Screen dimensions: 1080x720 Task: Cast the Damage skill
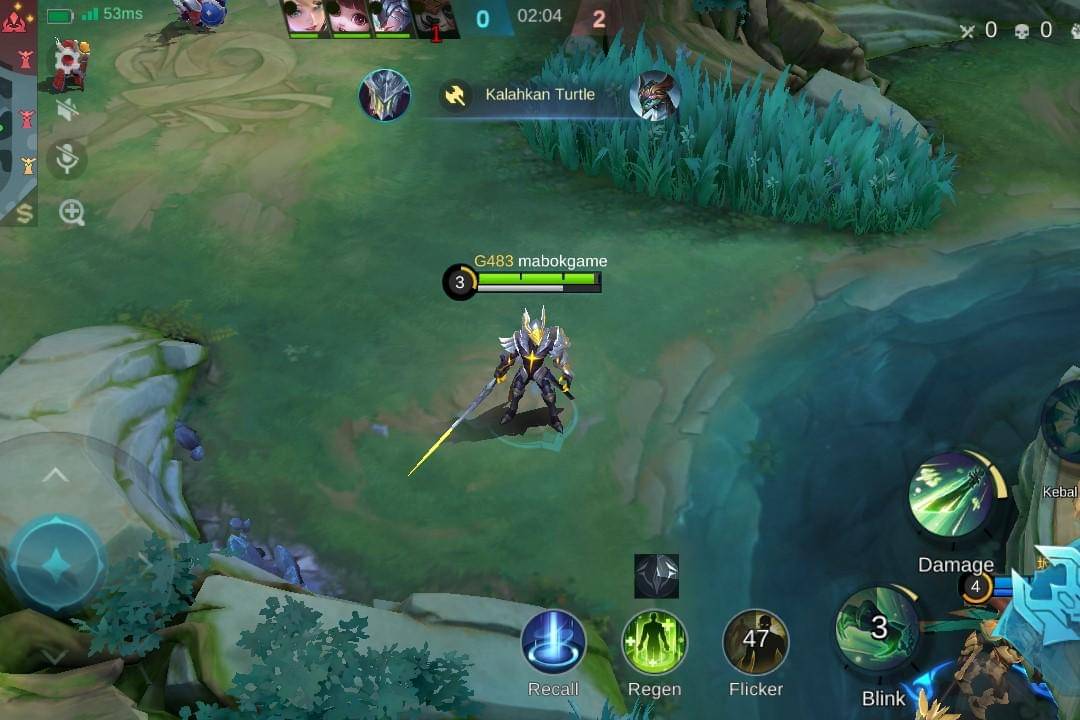pyautogui.click(x=952, y=494)
